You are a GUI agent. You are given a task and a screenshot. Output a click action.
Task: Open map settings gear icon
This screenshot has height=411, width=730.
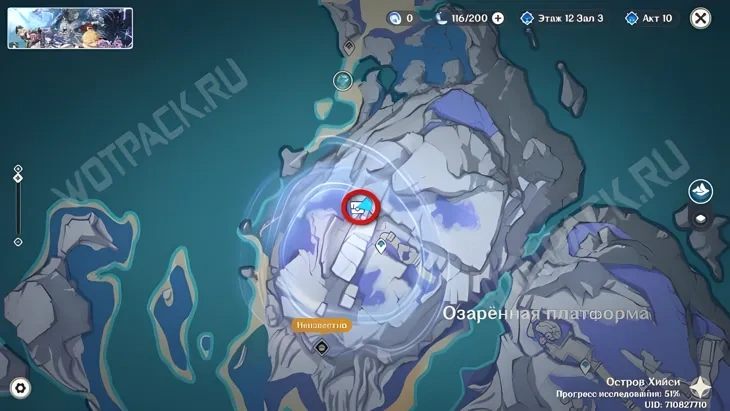pyautogui.click(x=19, y=388)
